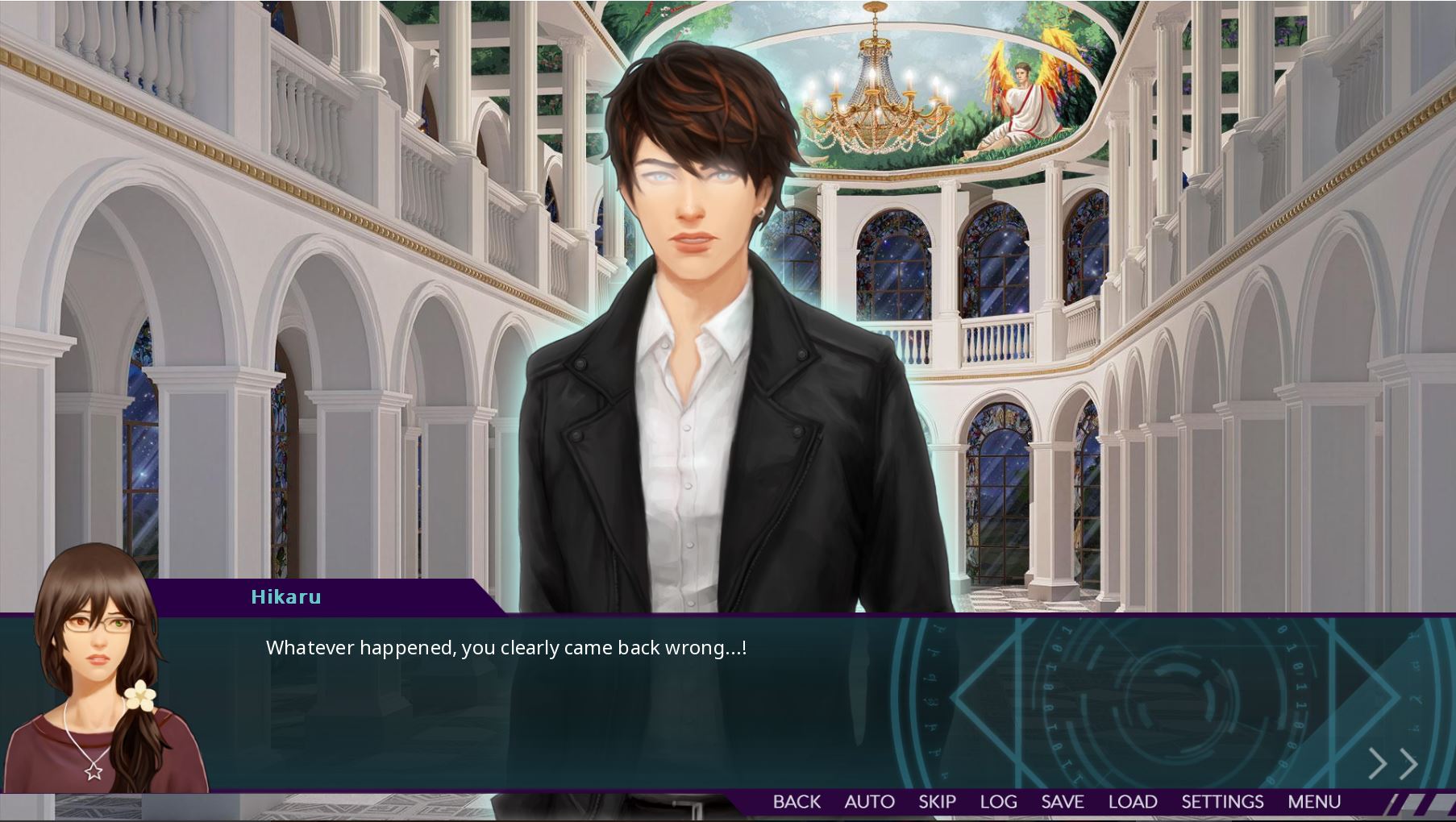
Task: Open the LOAD screen
Action: (1132, 801)
